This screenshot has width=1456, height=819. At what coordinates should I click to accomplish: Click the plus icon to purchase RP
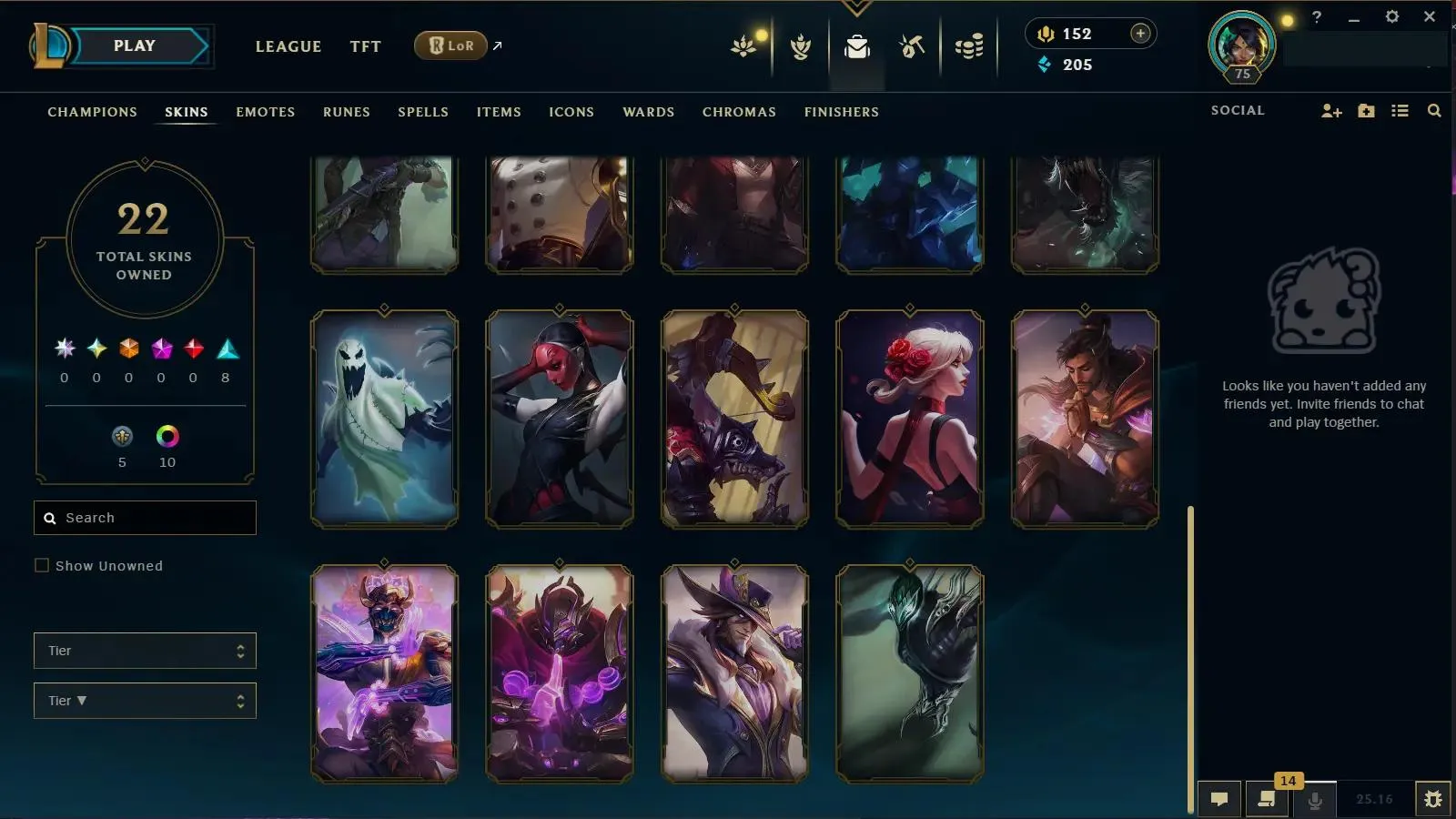point(1140,33)
